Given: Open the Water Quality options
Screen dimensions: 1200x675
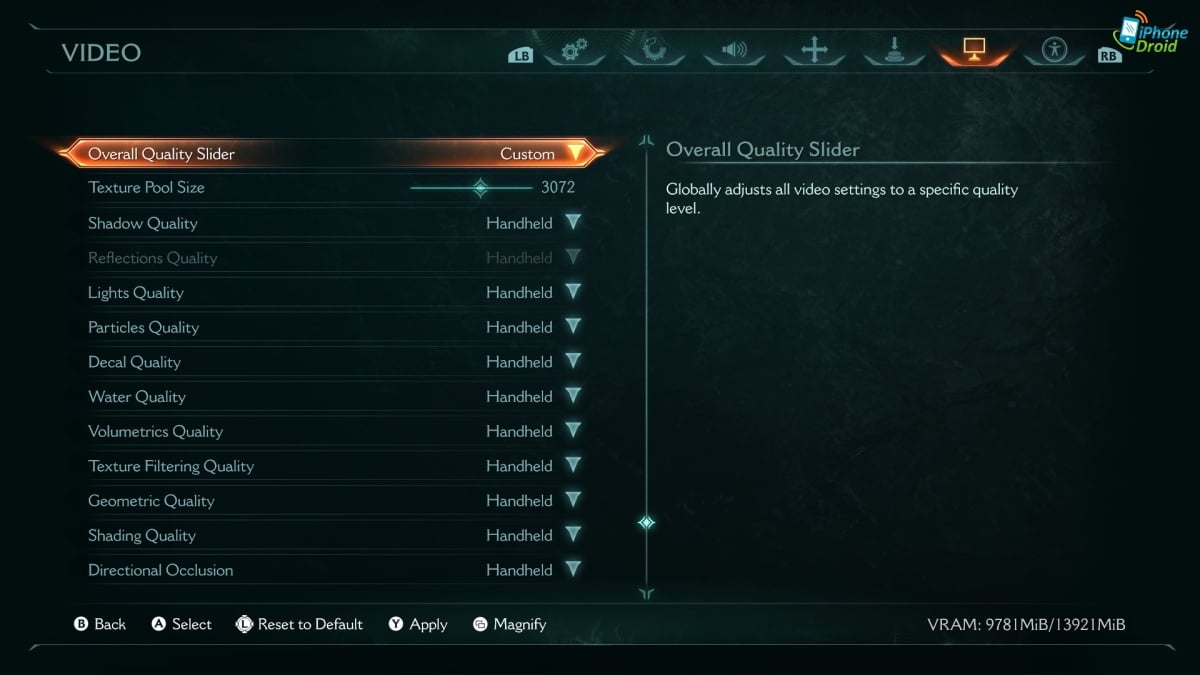Looking at the screenshot, I should (x=573, y=396).
